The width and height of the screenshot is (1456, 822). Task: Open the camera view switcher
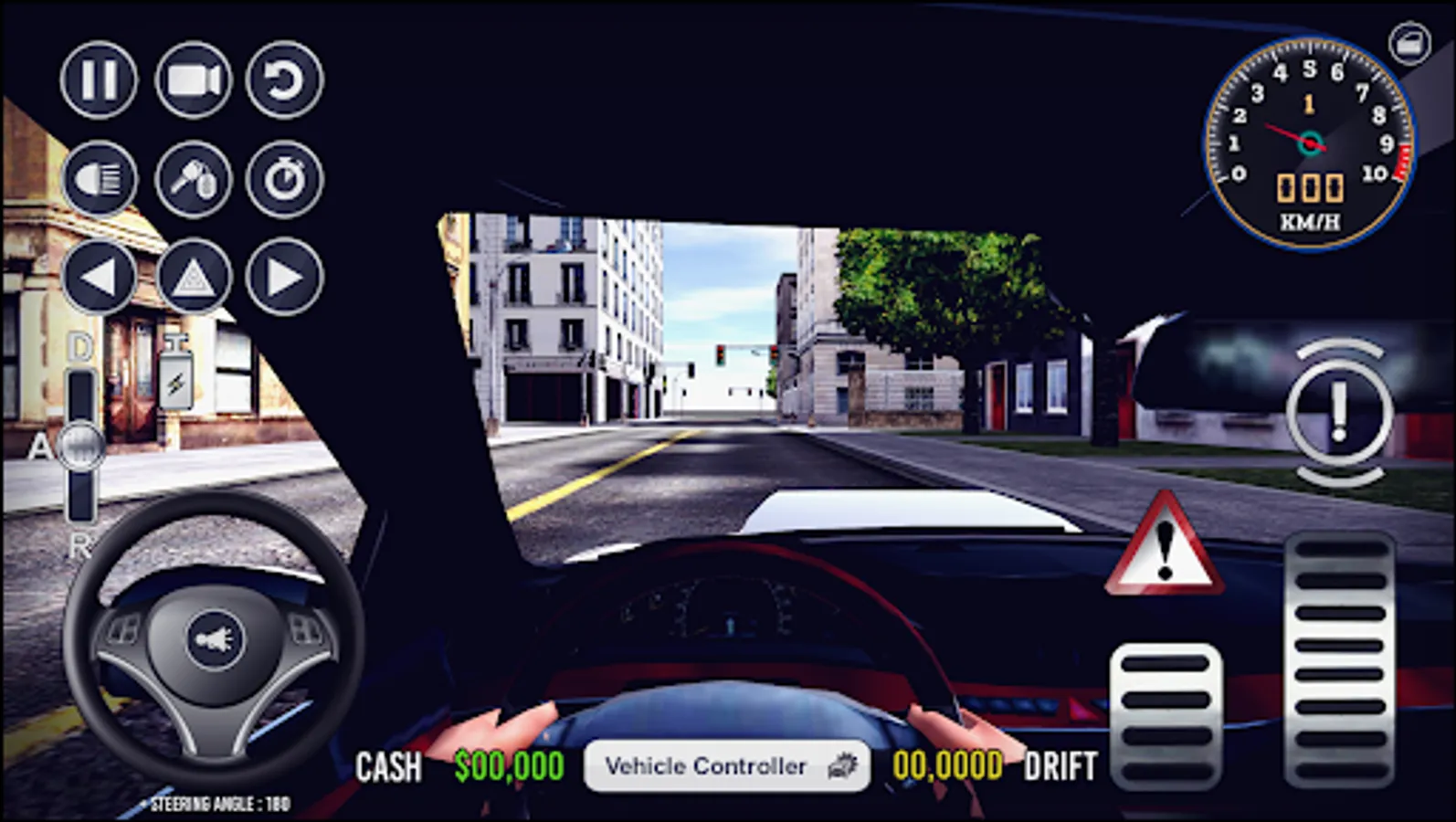[x=193, y=79]
